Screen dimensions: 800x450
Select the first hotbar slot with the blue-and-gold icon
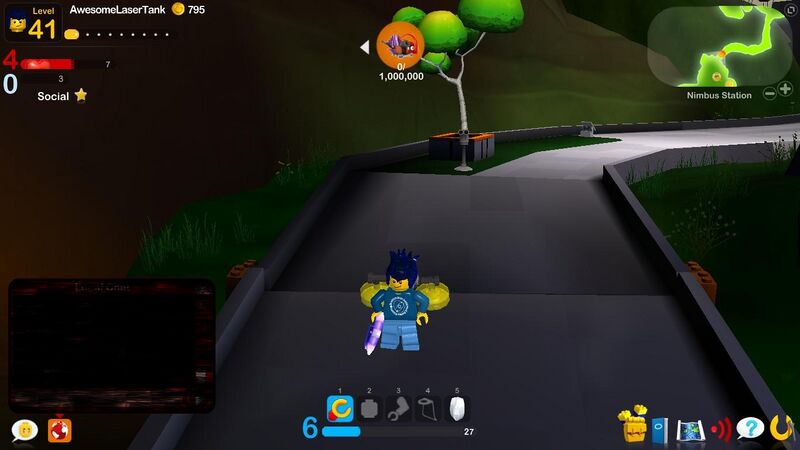point(340,408)
